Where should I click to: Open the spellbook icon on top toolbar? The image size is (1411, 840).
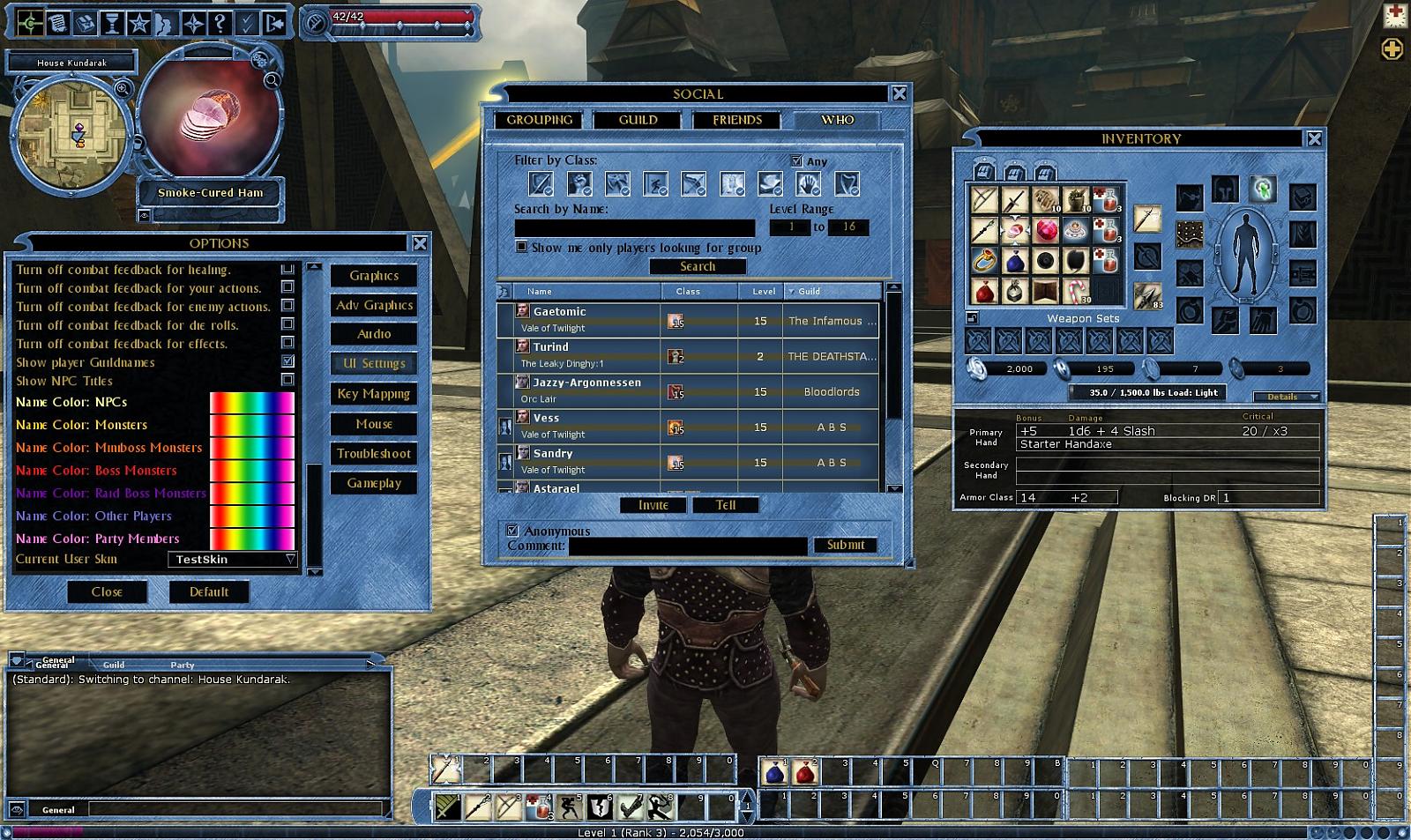click(83, 24)
